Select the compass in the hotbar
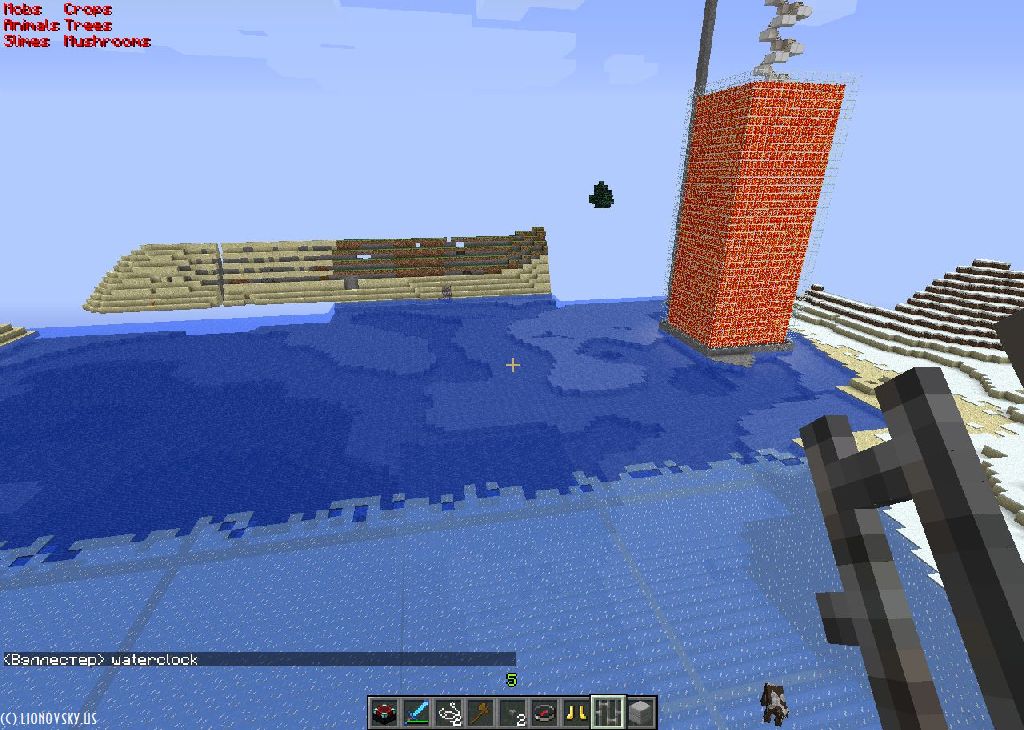Screen dimensions: 1024x730 544,713
